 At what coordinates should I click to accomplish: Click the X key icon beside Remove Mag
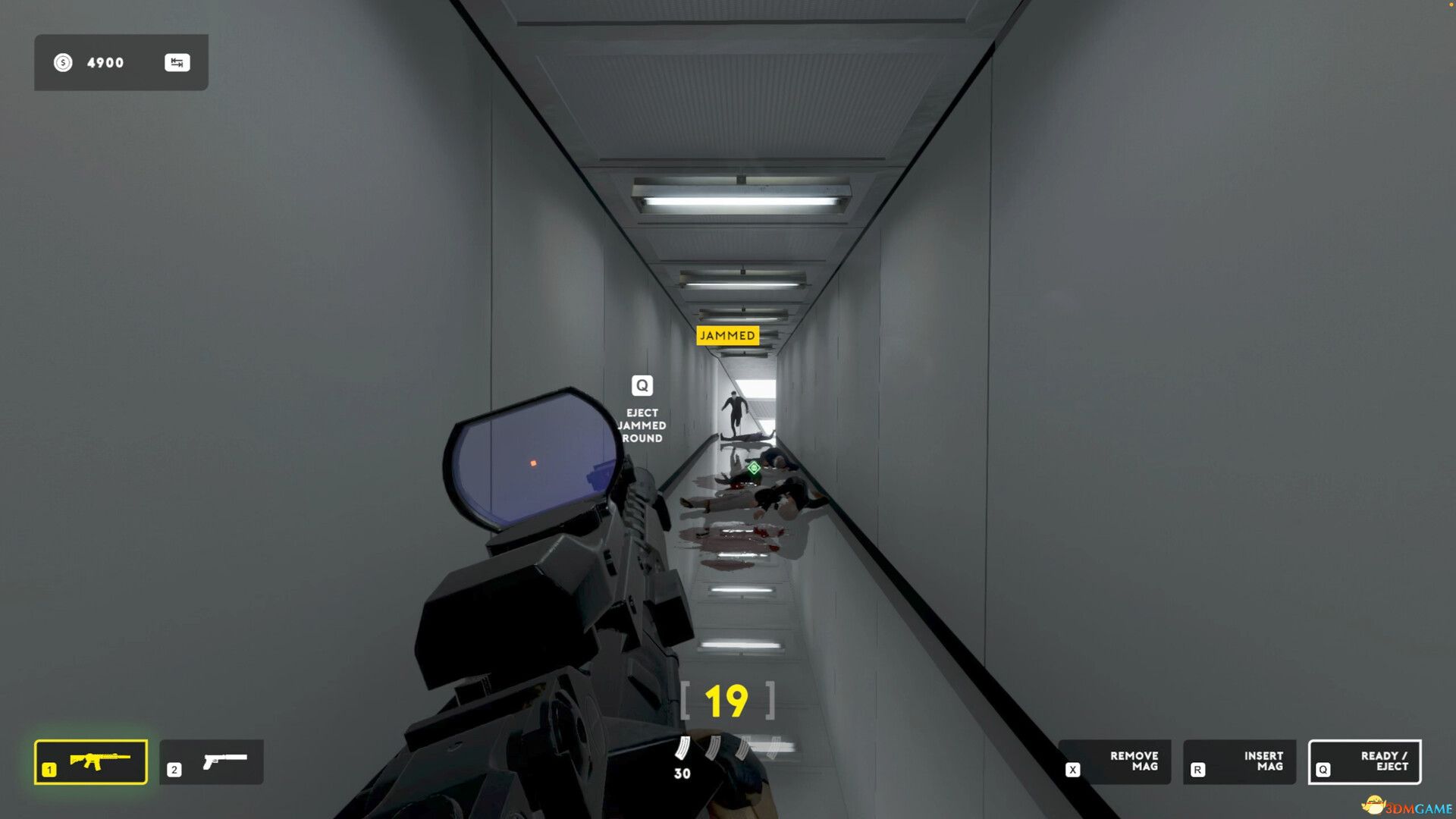(1073, 767)
